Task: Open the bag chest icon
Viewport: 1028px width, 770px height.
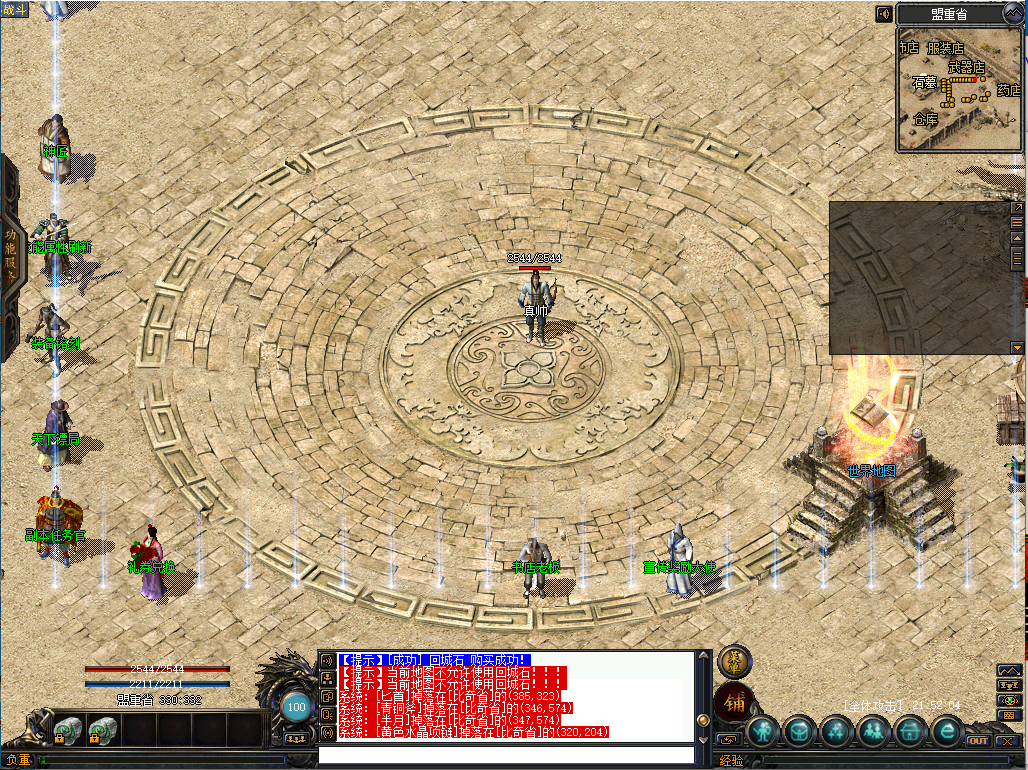Action: [x=801, y=732]
